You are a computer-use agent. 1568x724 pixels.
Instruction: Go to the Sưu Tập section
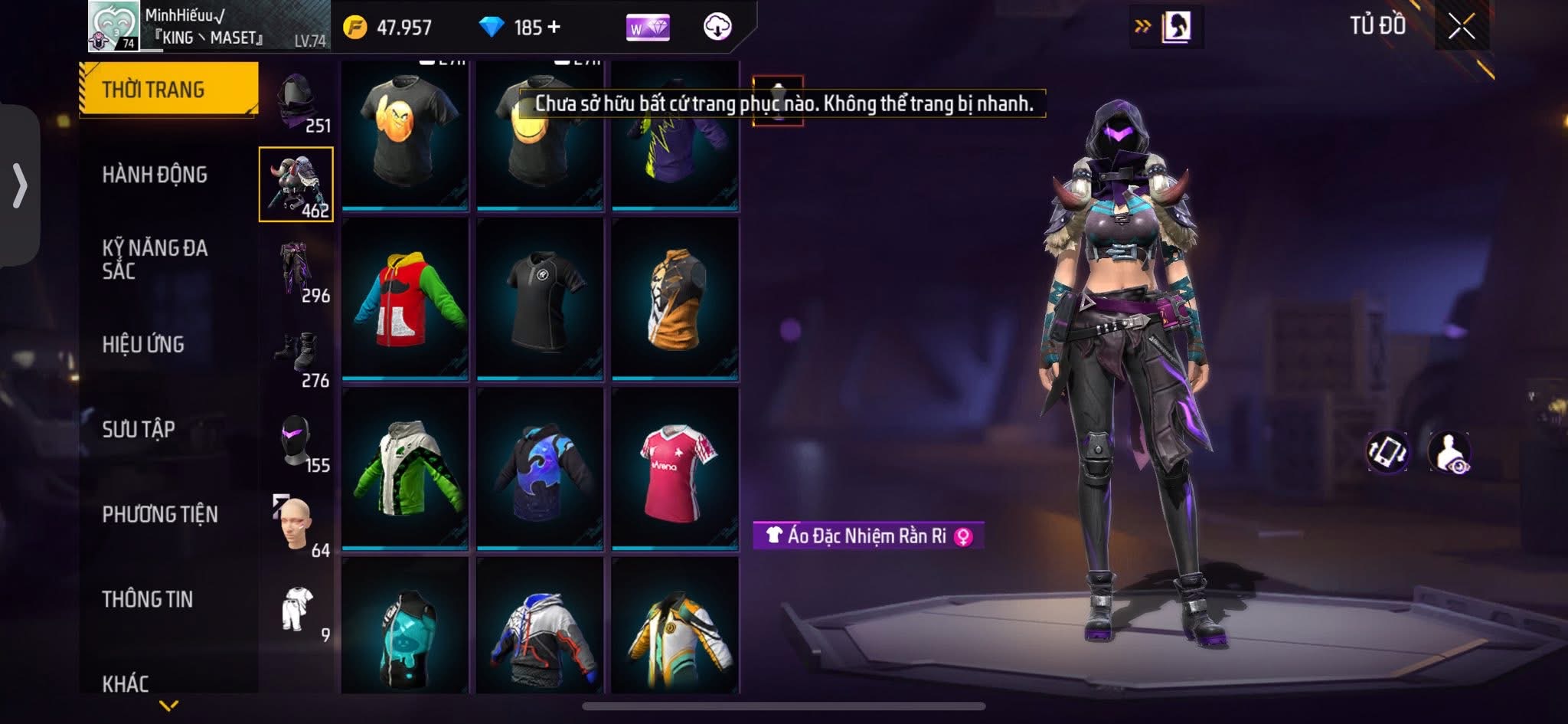coord(139,429)
